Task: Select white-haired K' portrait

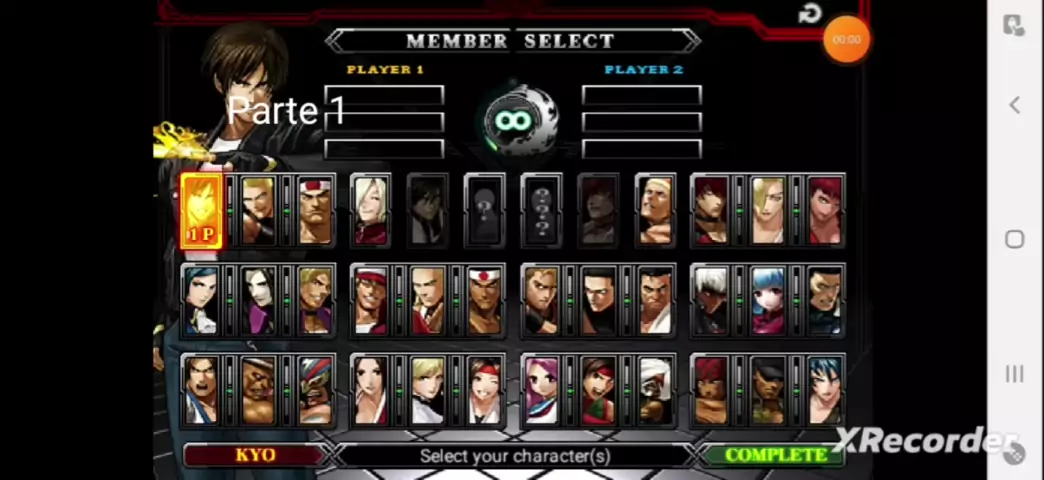Action: [x=712, y=300]
